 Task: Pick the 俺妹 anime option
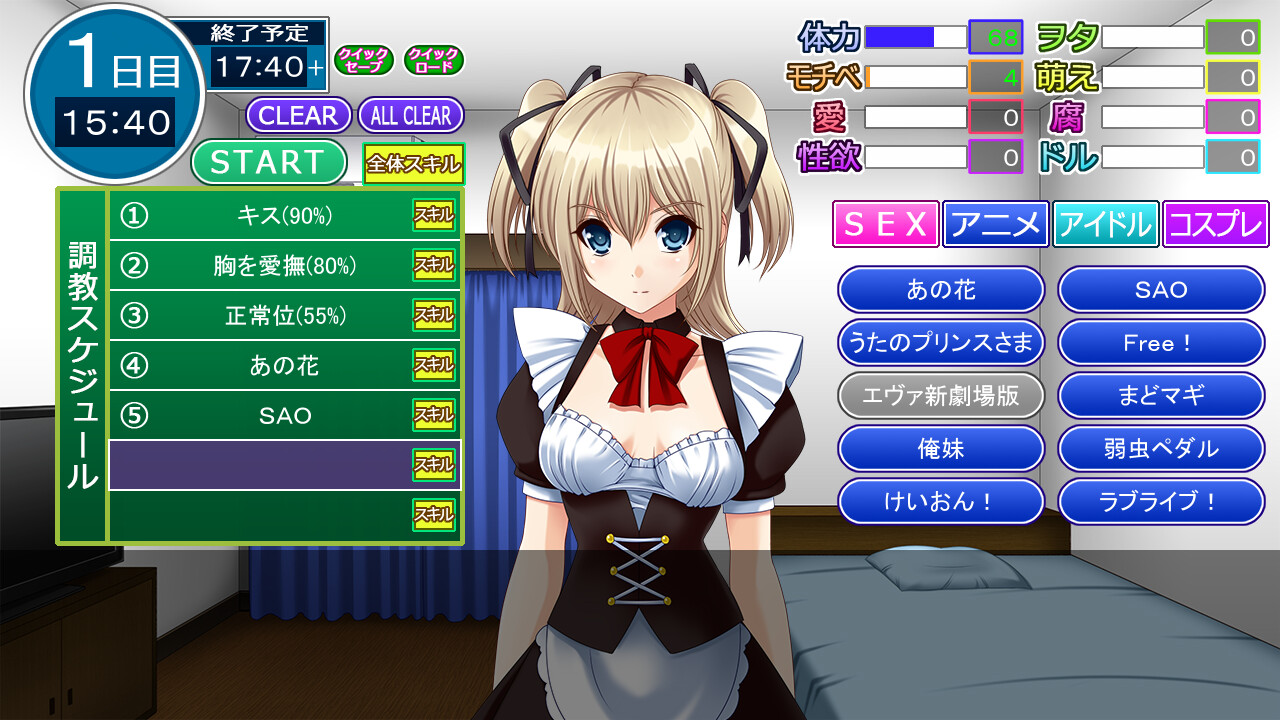(x=941, y=449)
